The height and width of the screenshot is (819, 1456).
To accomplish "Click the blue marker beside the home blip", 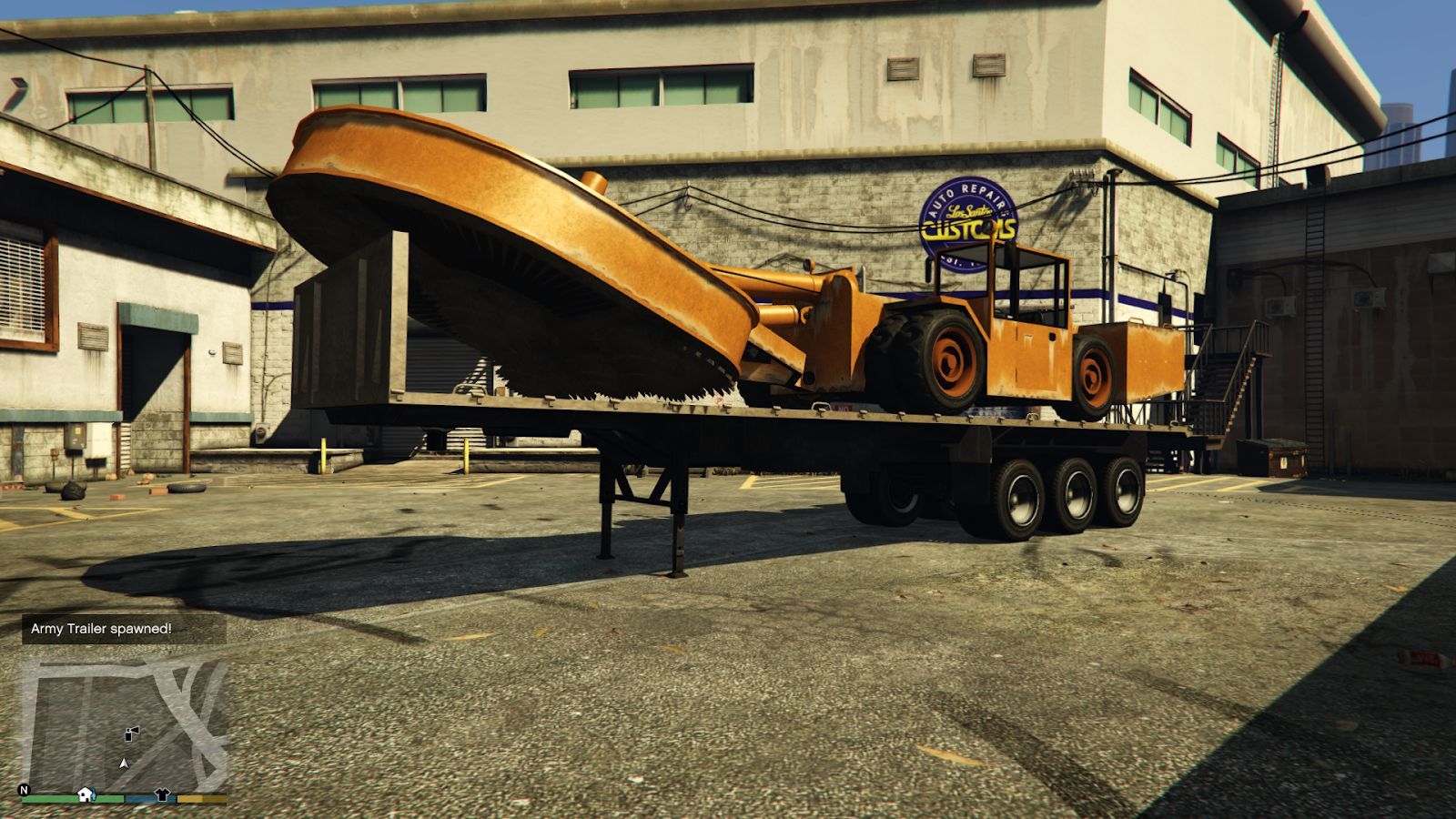I will (94, 796).
